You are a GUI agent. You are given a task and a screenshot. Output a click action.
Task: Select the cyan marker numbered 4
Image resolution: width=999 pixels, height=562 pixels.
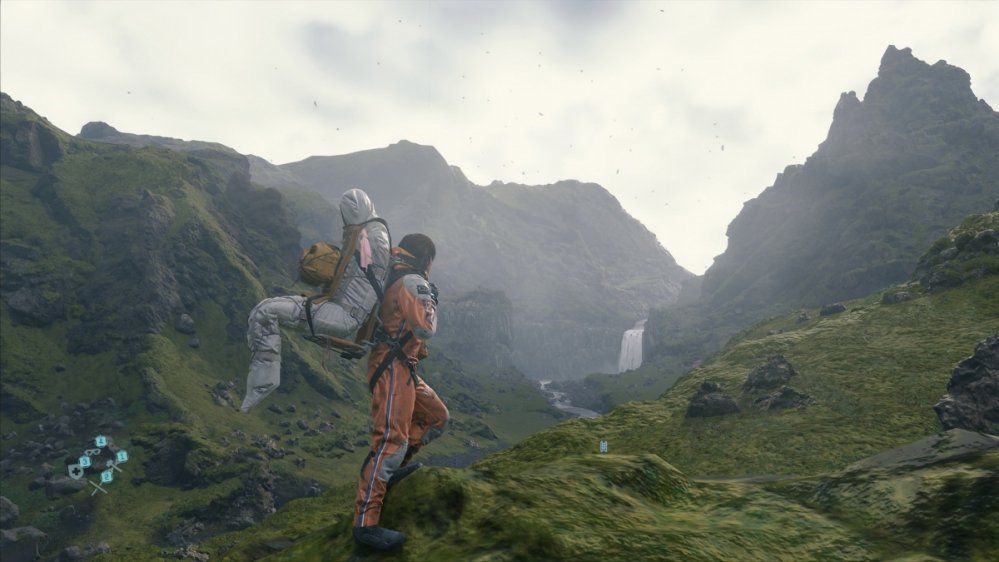[101, 441]
